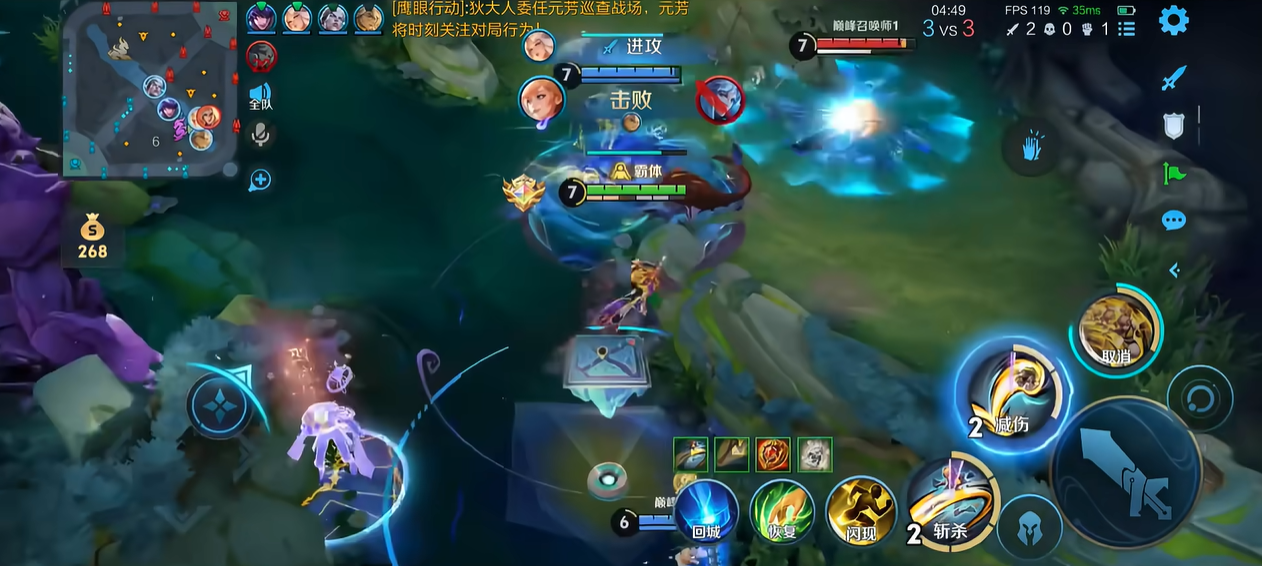Open the scoreboard list icon

[x=1127, y=29]
